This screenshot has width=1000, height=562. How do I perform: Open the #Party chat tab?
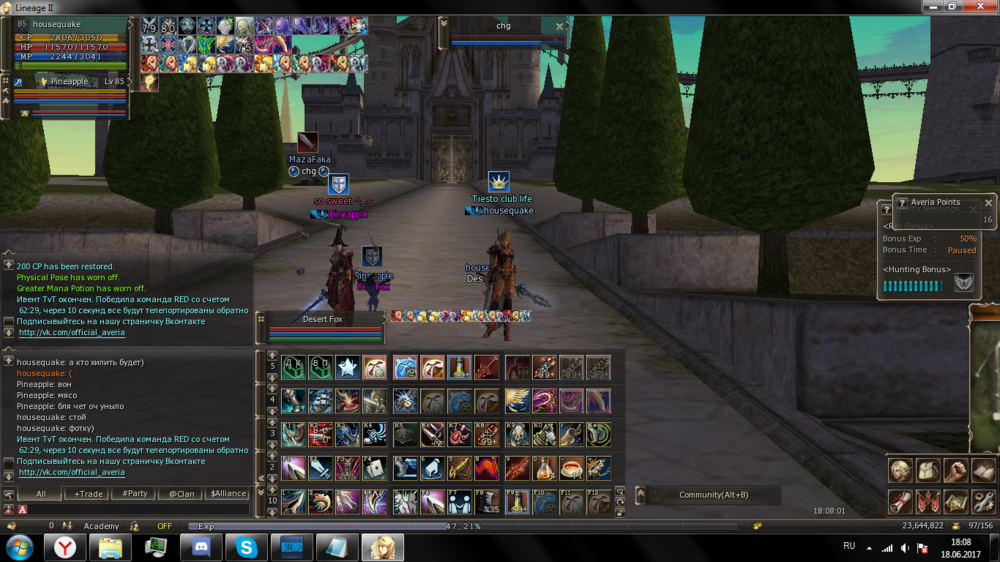tap(134, 493)
